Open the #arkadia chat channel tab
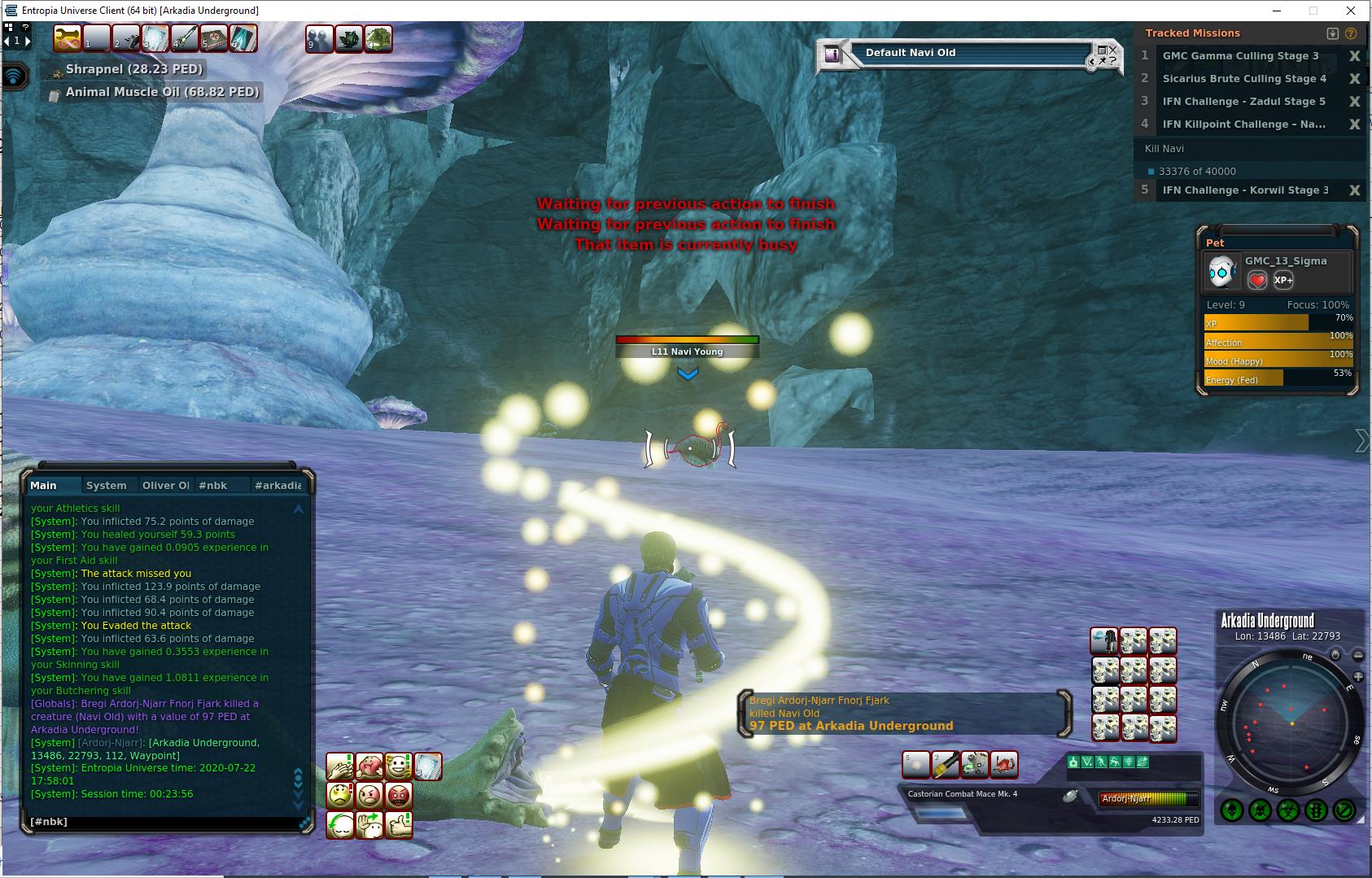This screenshot has width=1372, height=878. click(277, 485)
